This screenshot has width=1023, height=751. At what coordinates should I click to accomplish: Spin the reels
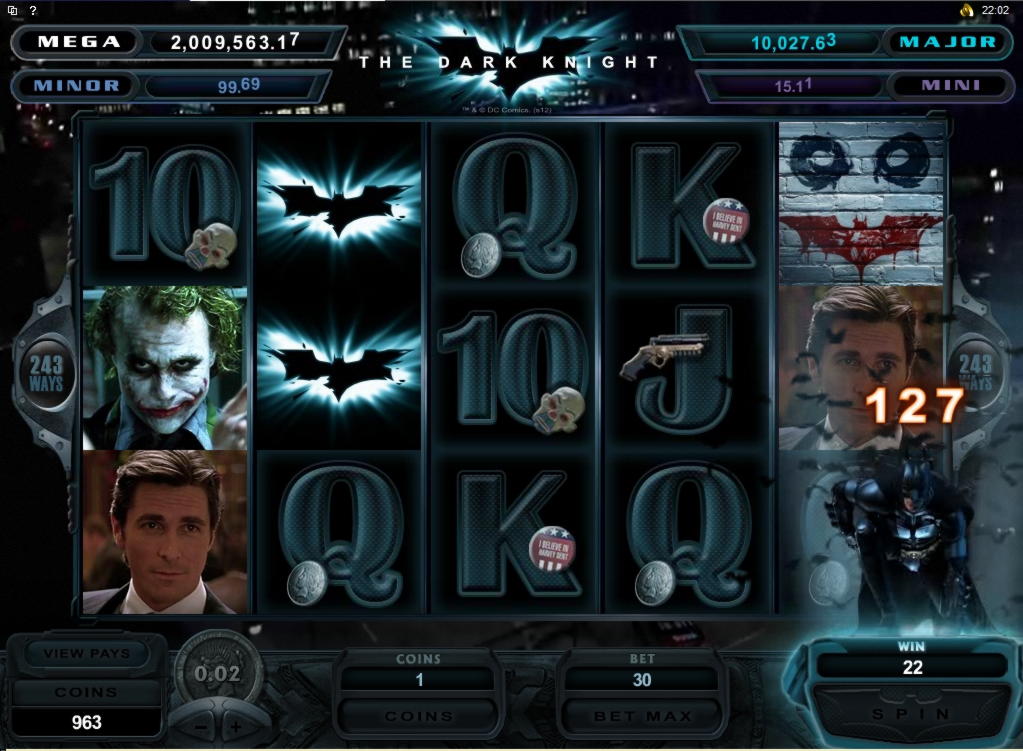[910, 714]
